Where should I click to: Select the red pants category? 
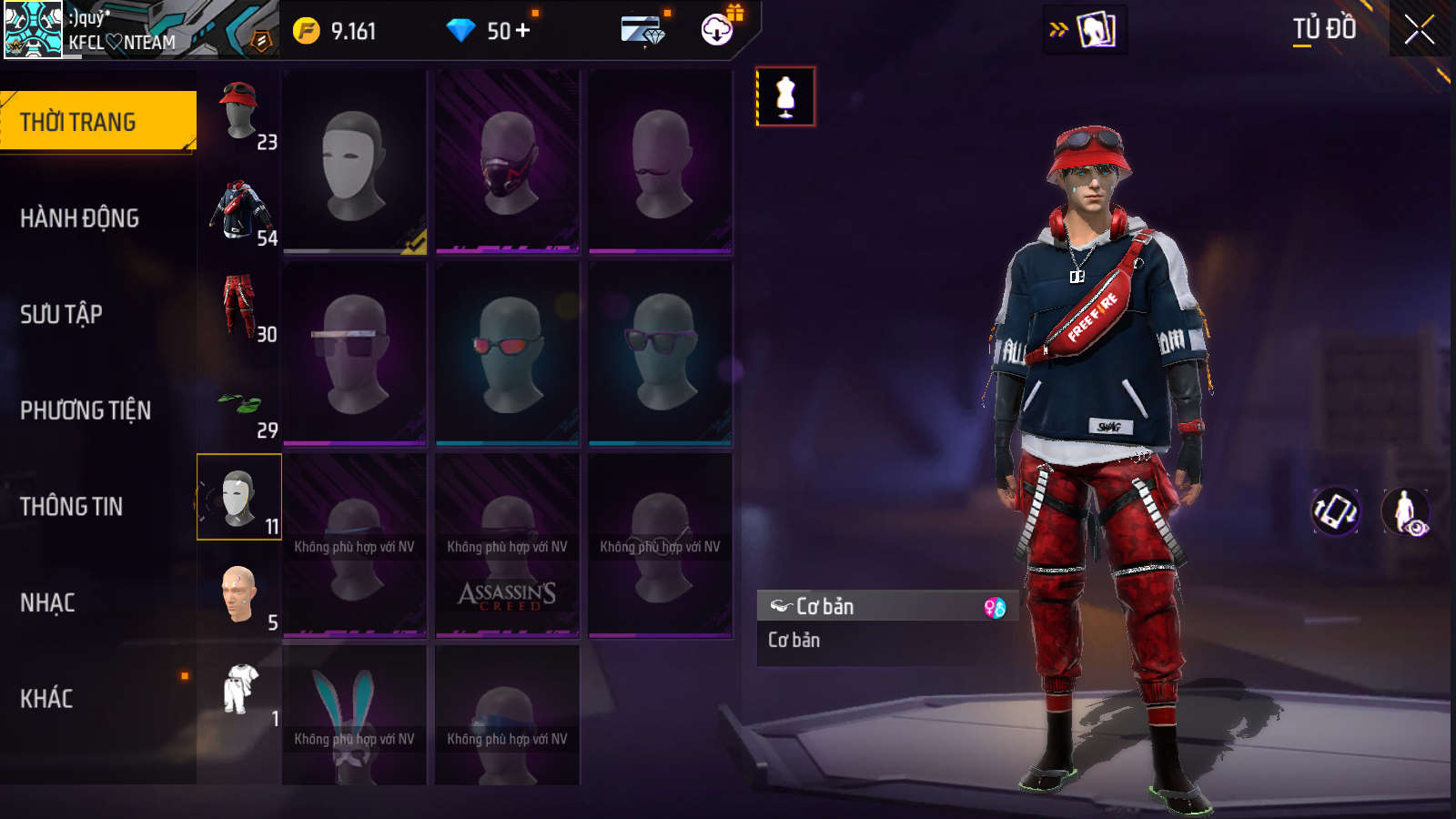(x=239, y=307)
